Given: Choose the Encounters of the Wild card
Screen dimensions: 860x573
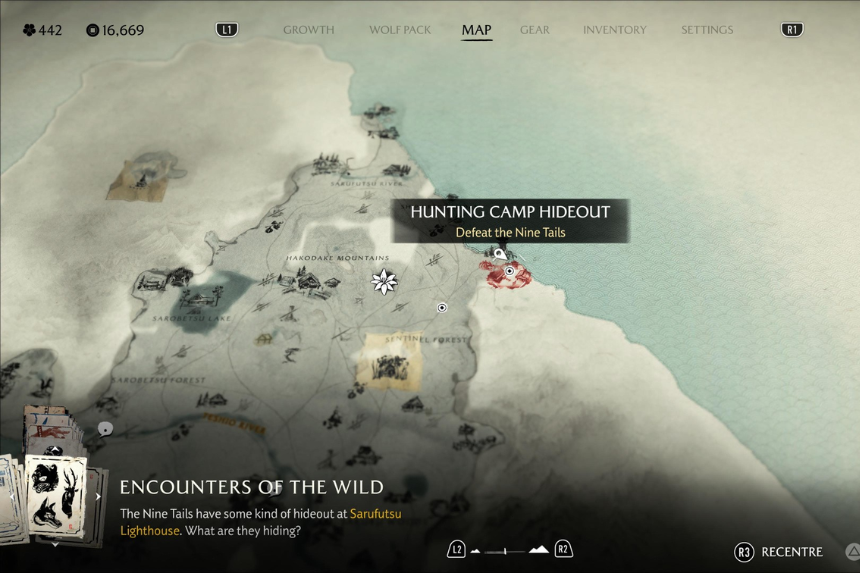Looking at the screenshot, I should (56, 489).
